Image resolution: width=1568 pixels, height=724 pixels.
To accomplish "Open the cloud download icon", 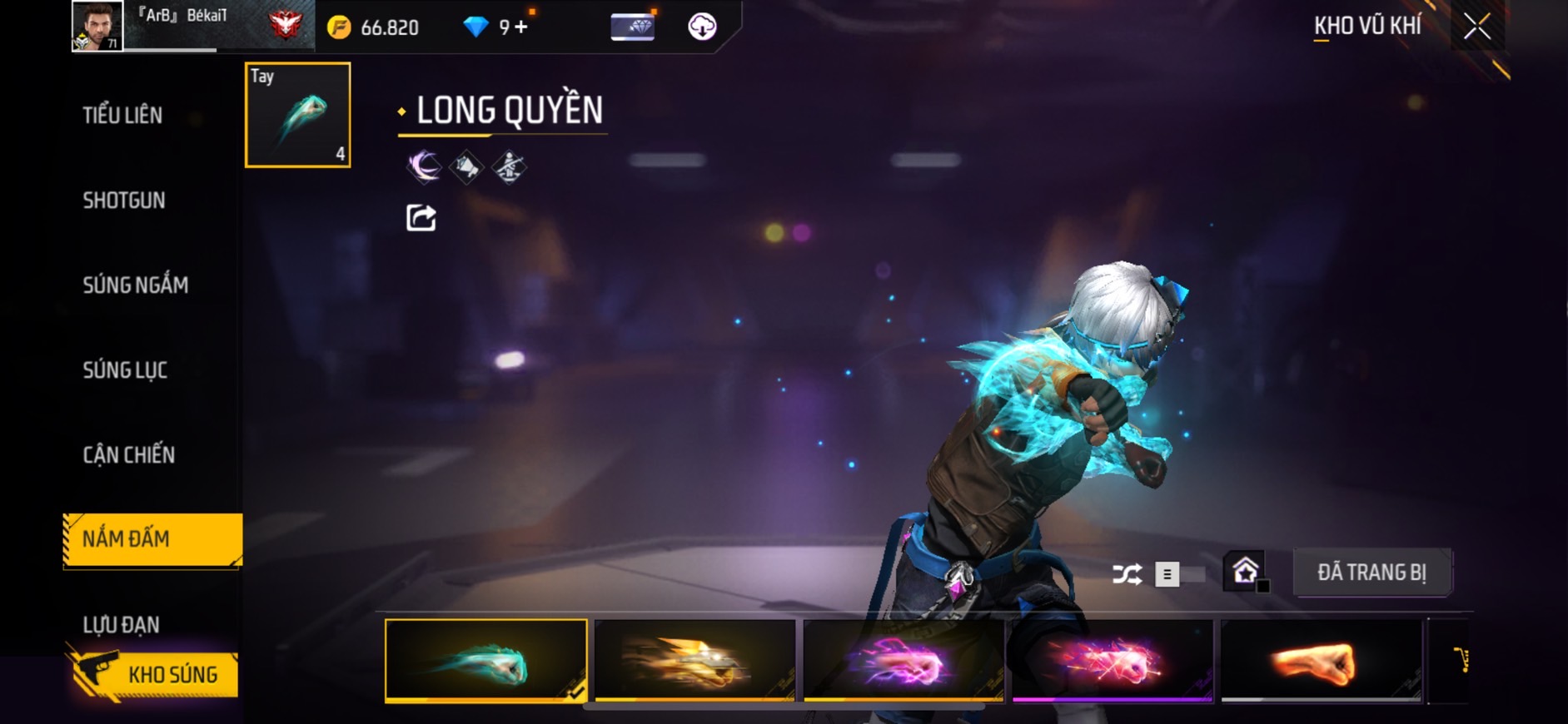I will coord(702,27).
